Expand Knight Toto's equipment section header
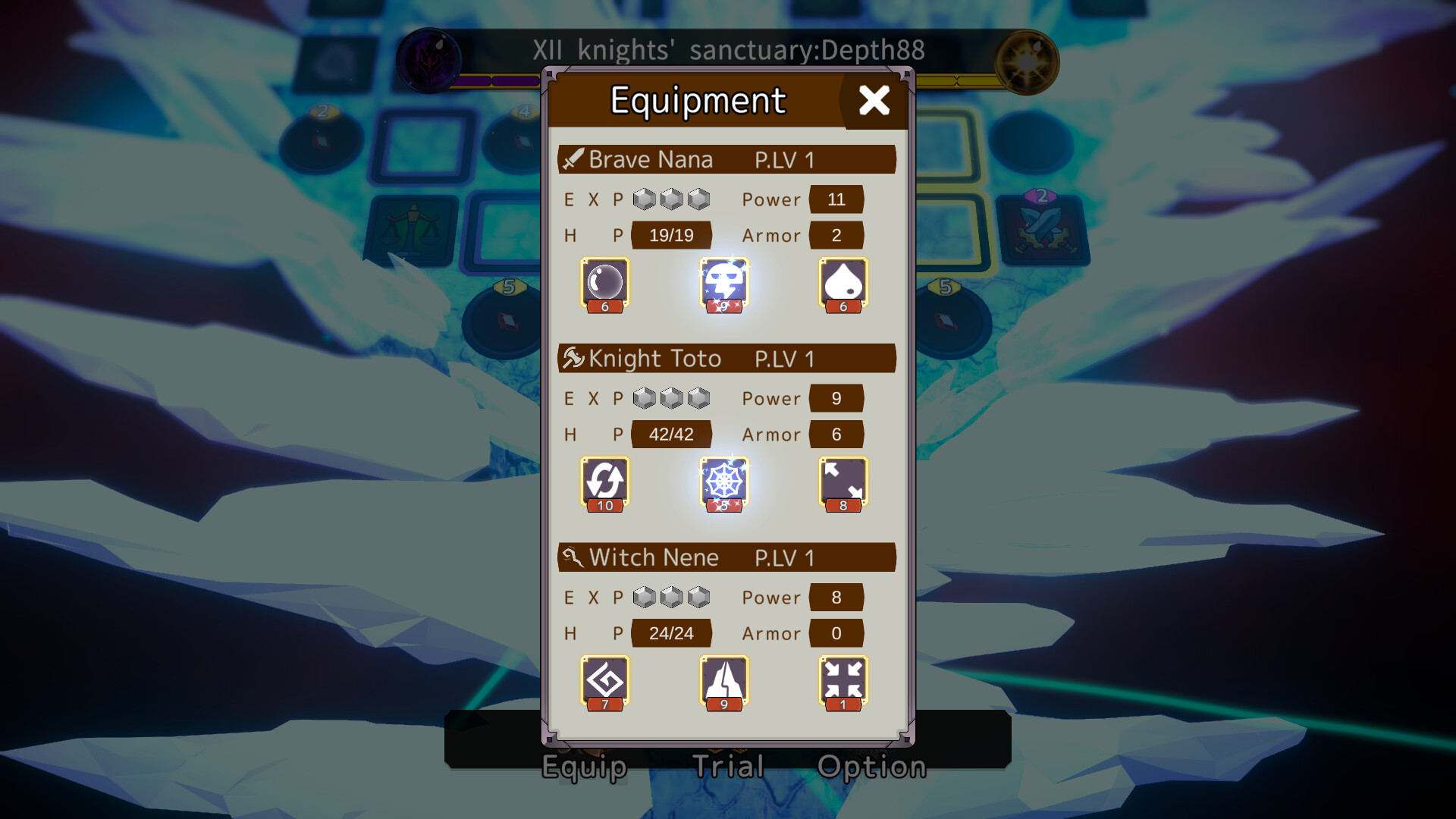1456x819 pixels. click(726, 359)
